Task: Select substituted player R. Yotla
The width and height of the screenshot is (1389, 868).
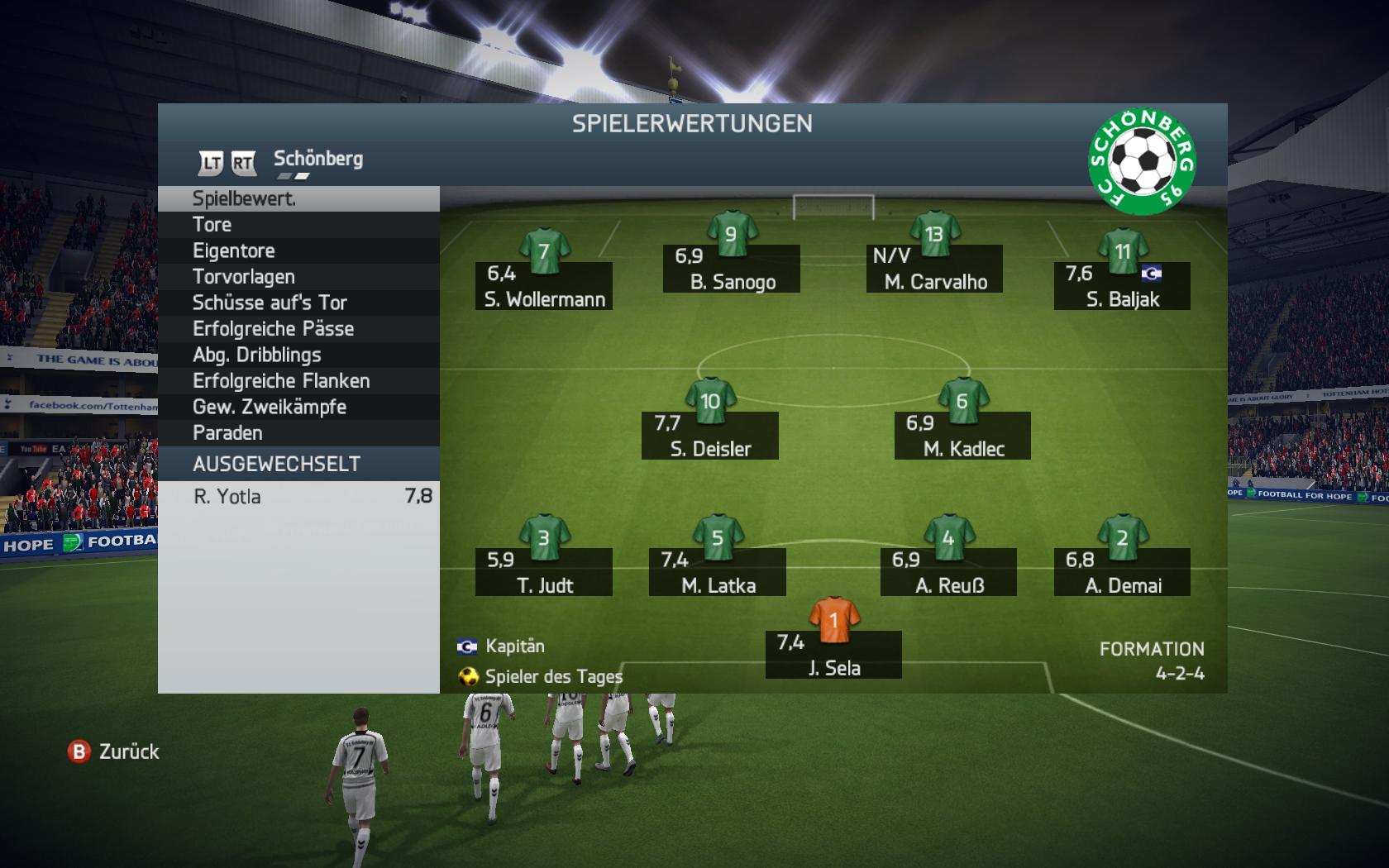Action: click(298, 497)
